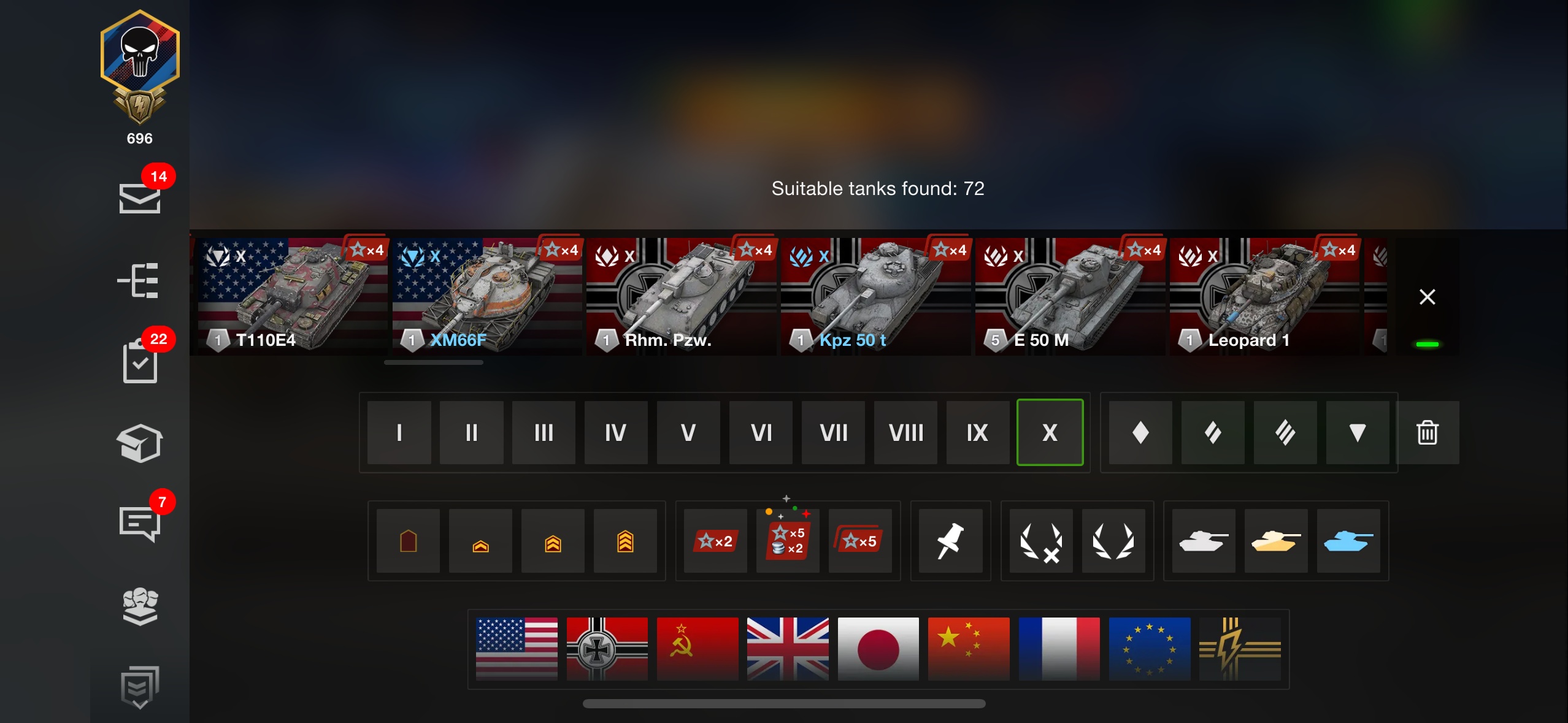Screen dimensions: 1568x723
Task: Pick the Kpz 50 t tank card
Action: point(875,296)
